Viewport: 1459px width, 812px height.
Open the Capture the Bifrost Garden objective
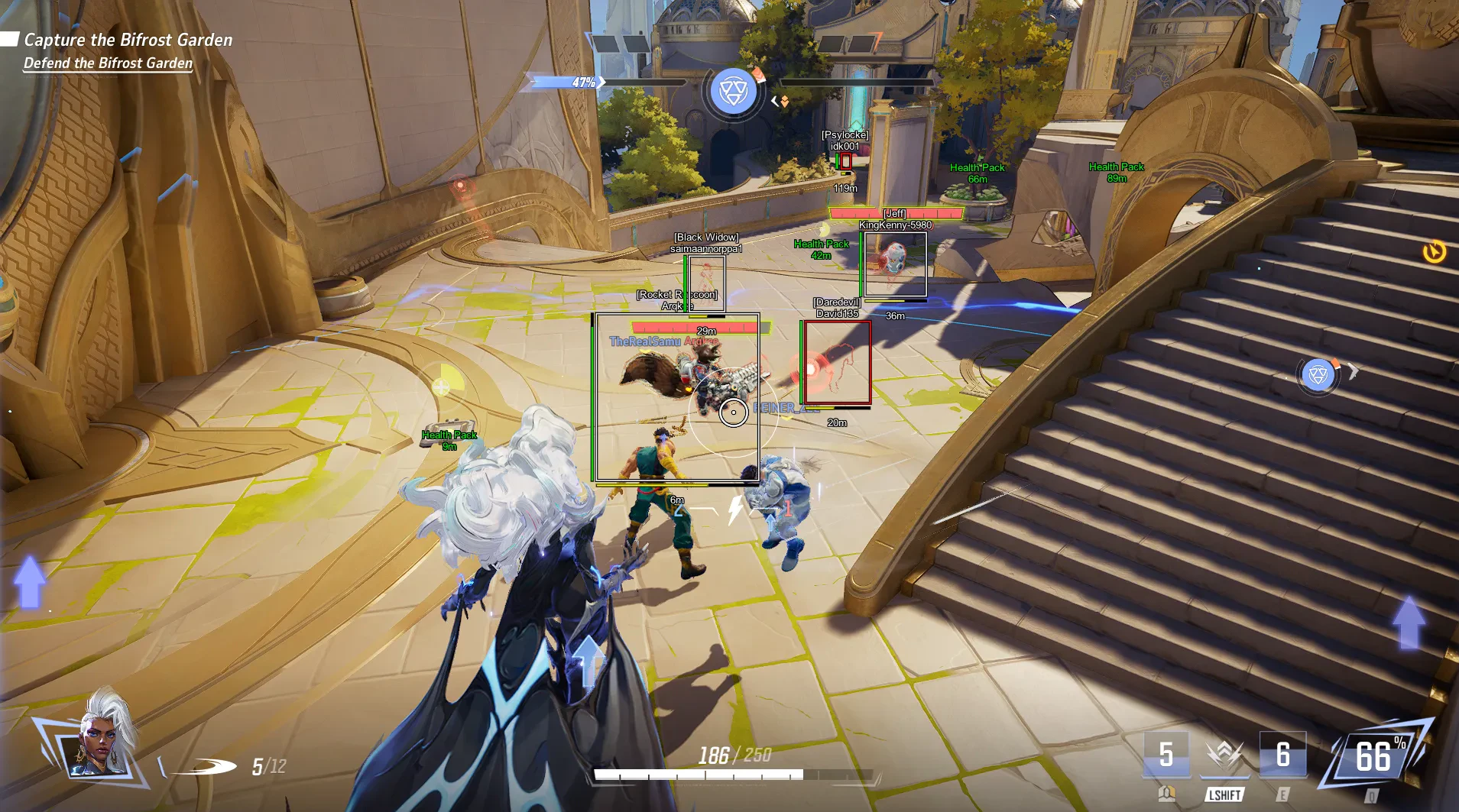(128, 40)
